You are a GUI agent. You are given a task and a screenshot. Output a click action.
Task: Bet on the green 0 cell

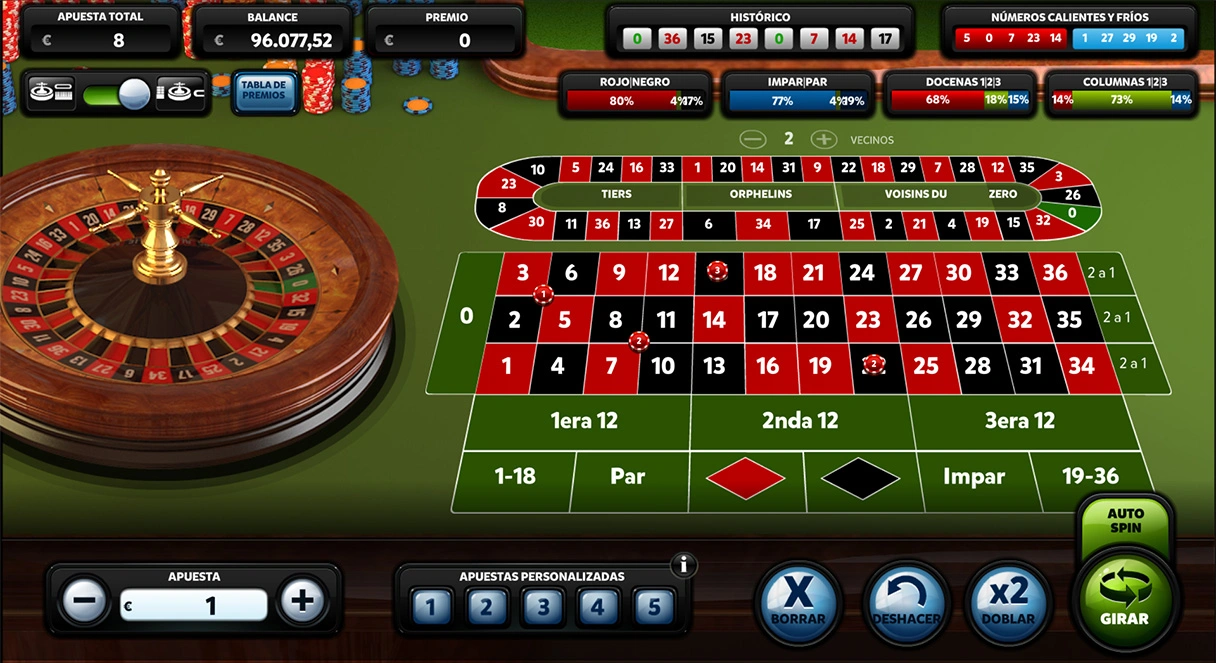pos(466,317)
